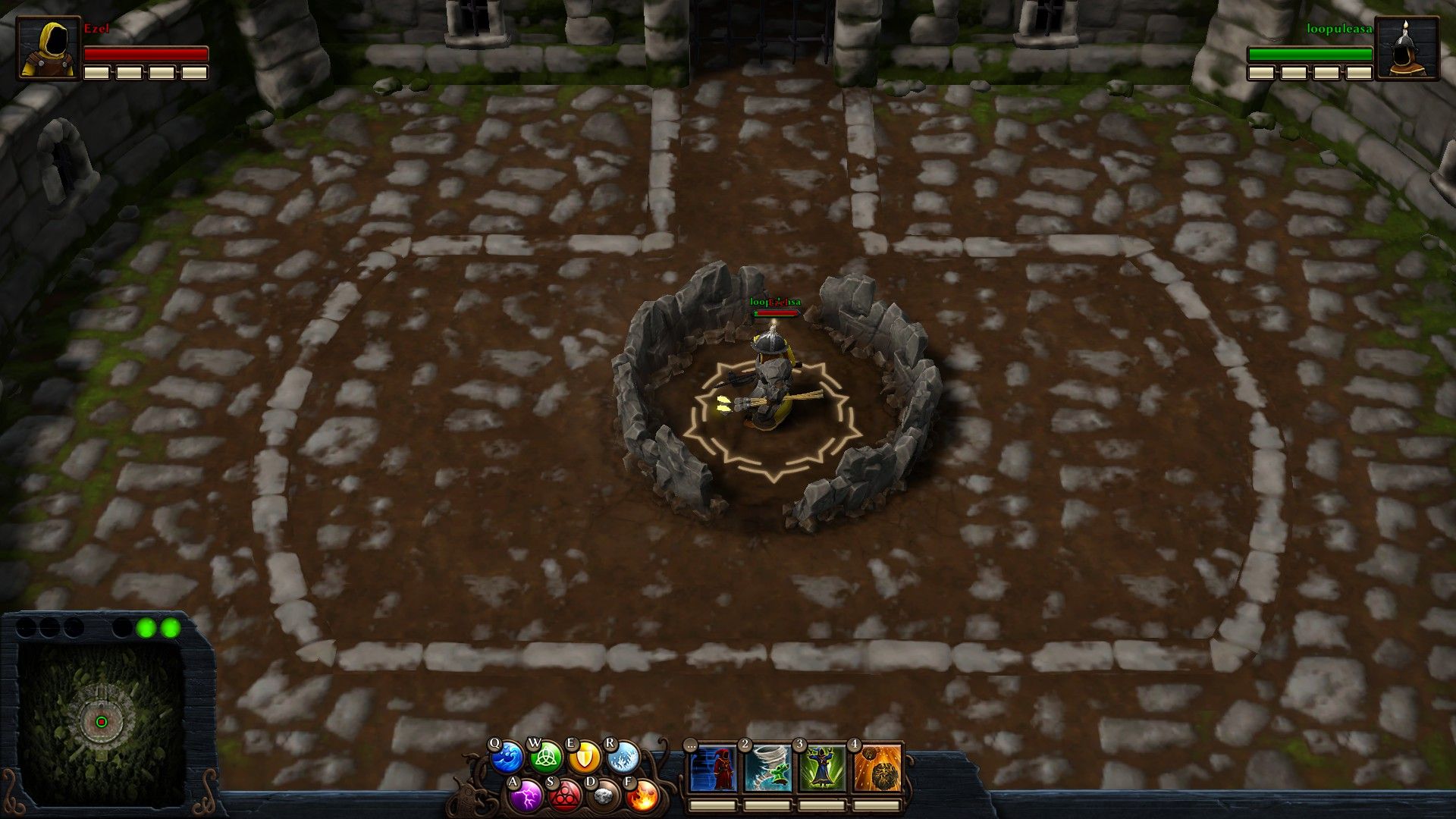This screenshot has width=1456, height=819.
Task: Choose the yellow Shield element orb
Action: 585,758
